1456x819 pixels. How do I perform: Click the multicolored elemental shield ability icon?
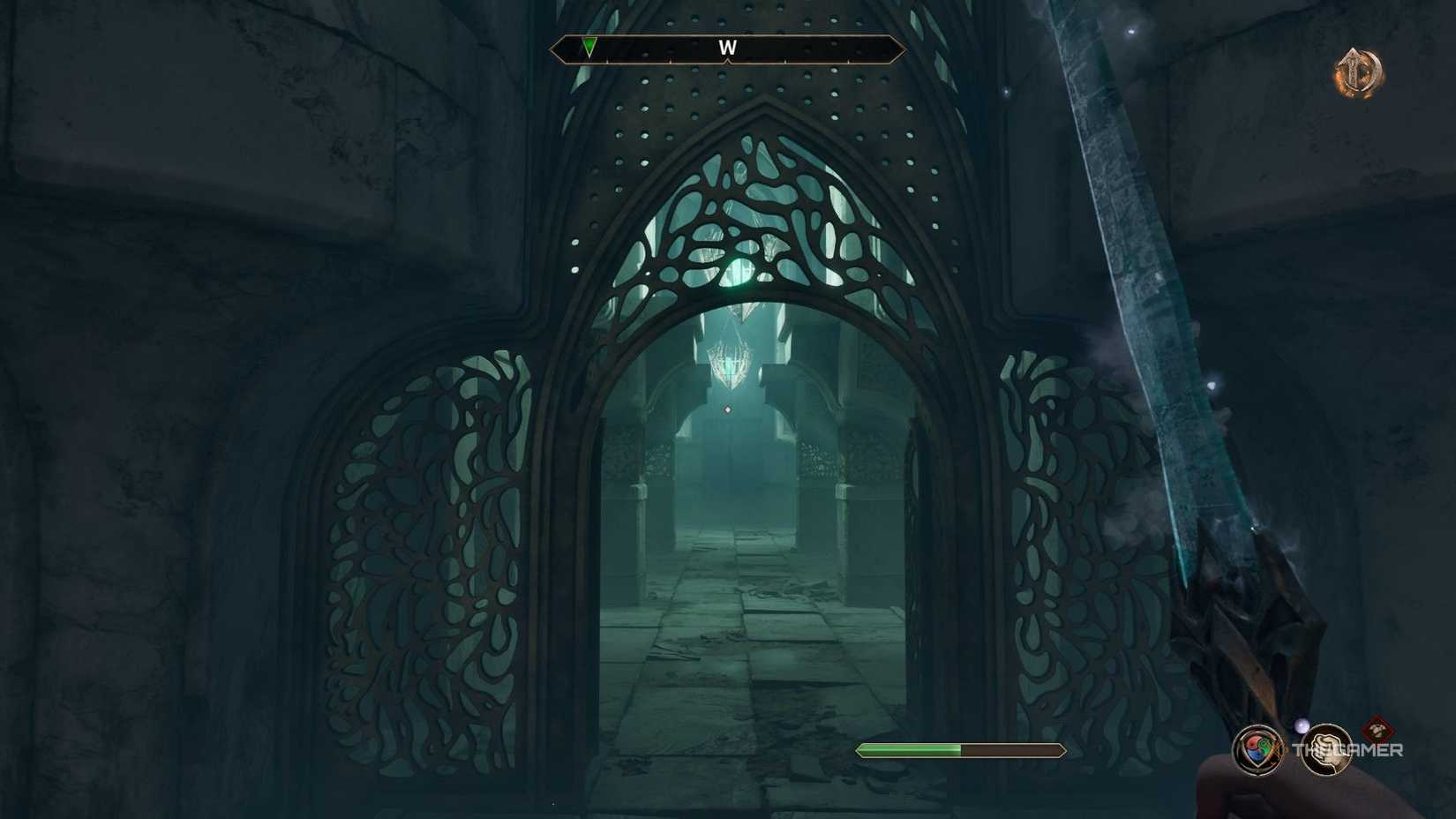click(x=1258, y=750)
